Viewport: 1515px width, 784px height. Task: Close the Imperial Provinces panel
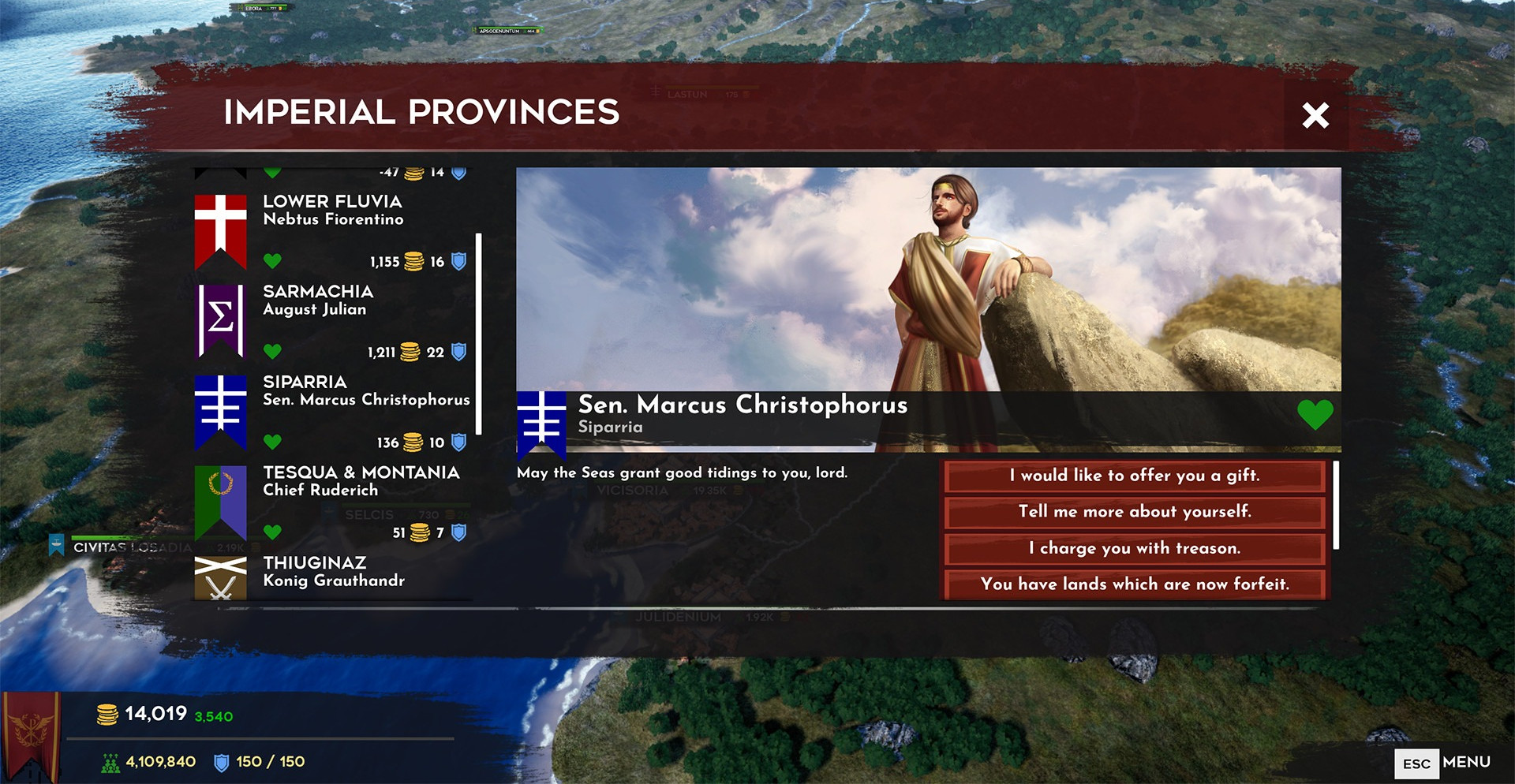pos(1315,116)
